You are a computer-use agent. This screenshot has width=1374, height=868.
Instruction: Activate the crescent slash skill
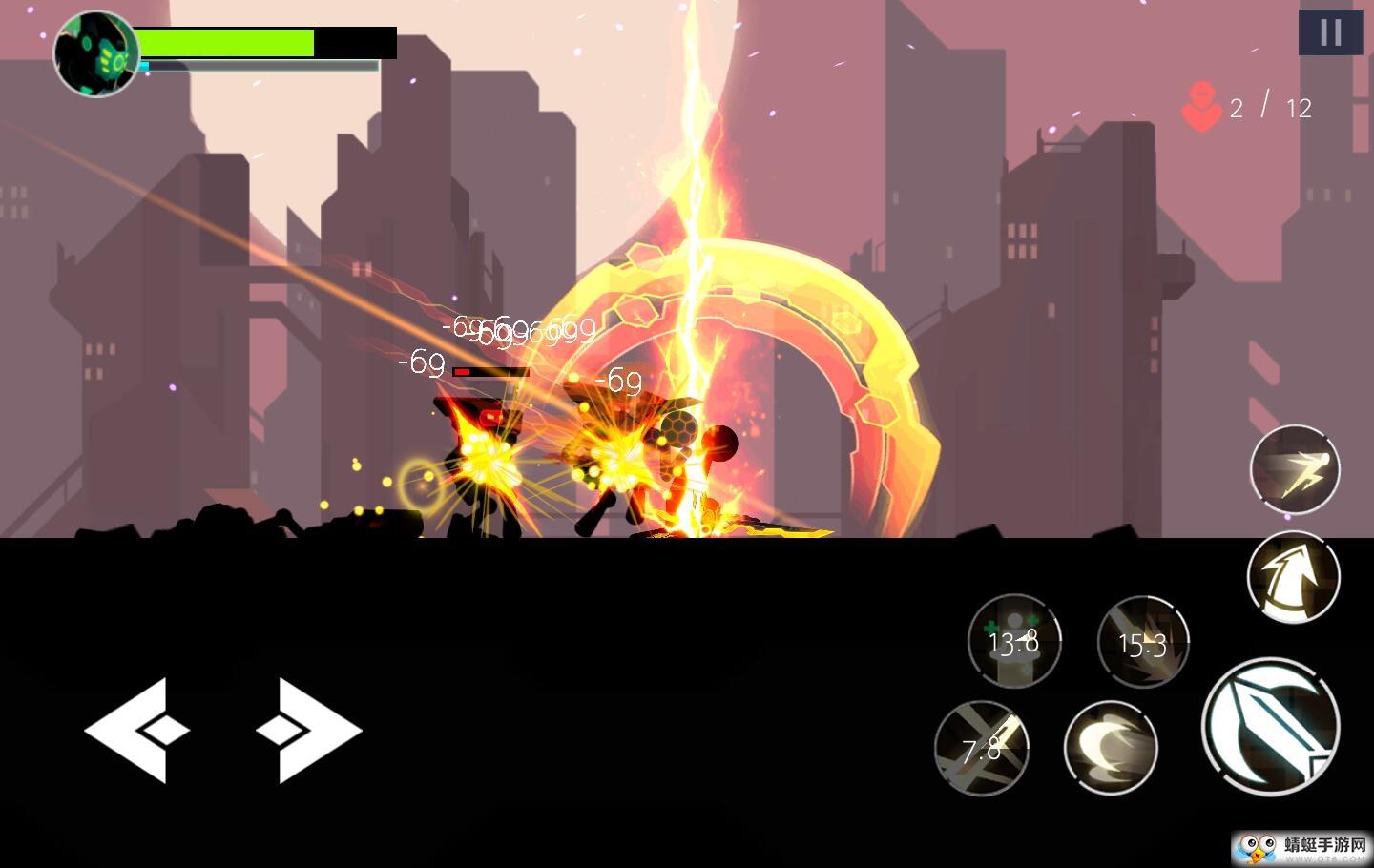click(x=1111, y=748)
